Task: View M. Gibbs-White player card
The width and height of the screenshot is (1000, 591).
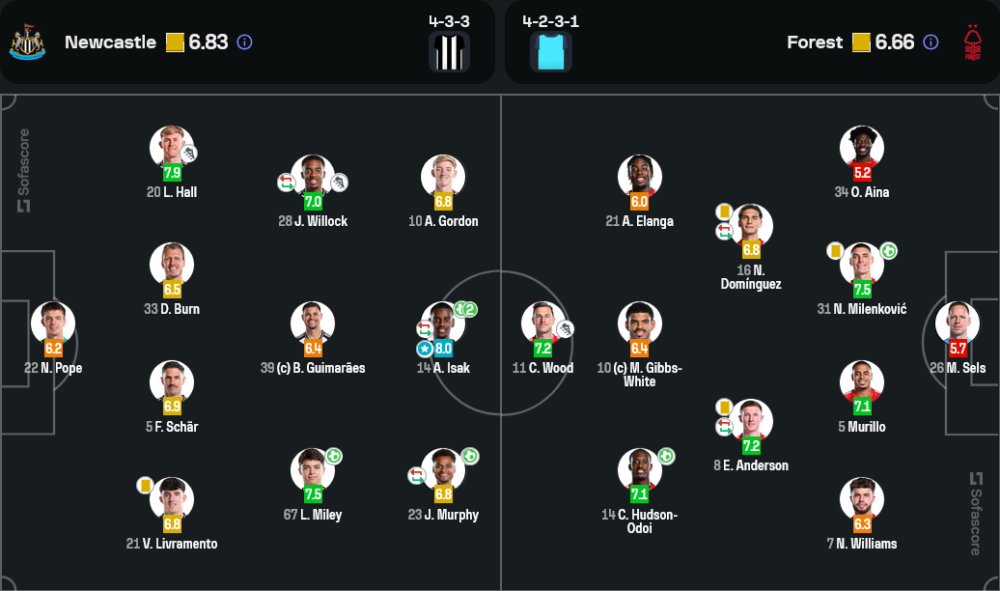Action: 640,323
